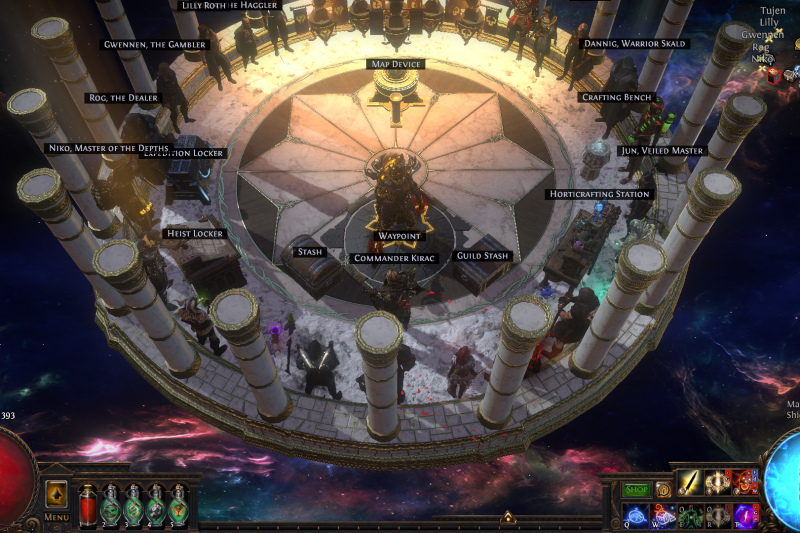Open the Guild Stash label
Image resolution: width=800 pixels, height=533 pixels.
tap(483, 256)
